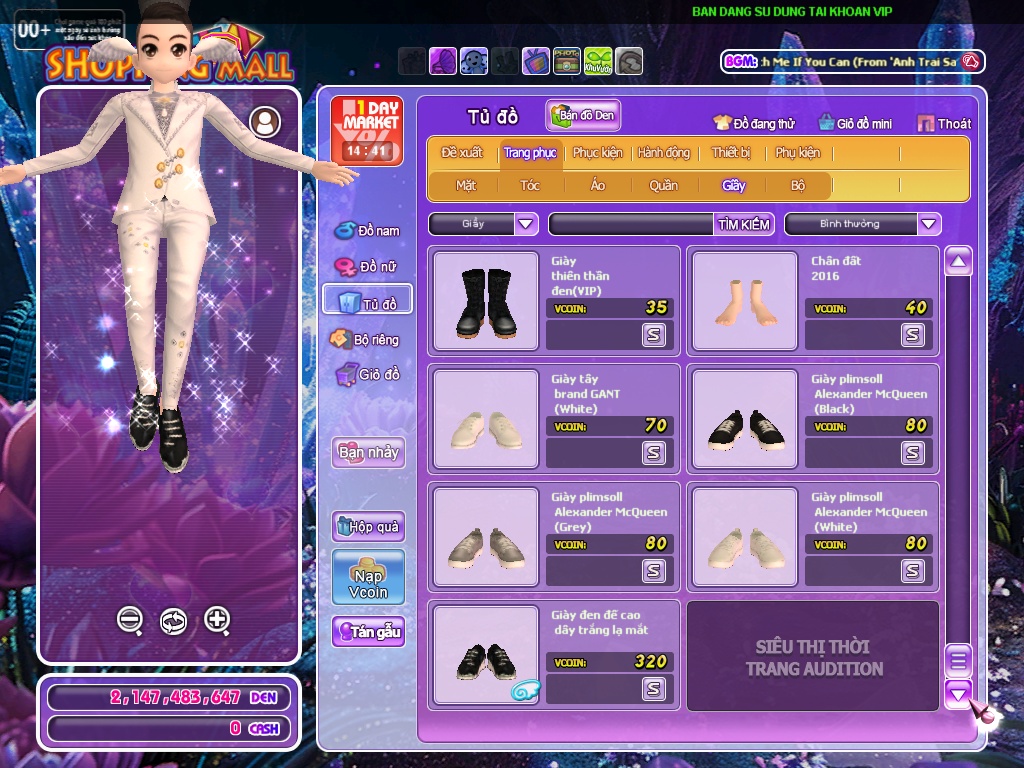The height and width of the screenshot is (768, 1024).
Task: Switch to the Phục kiện tab
Action: [597, 153]
